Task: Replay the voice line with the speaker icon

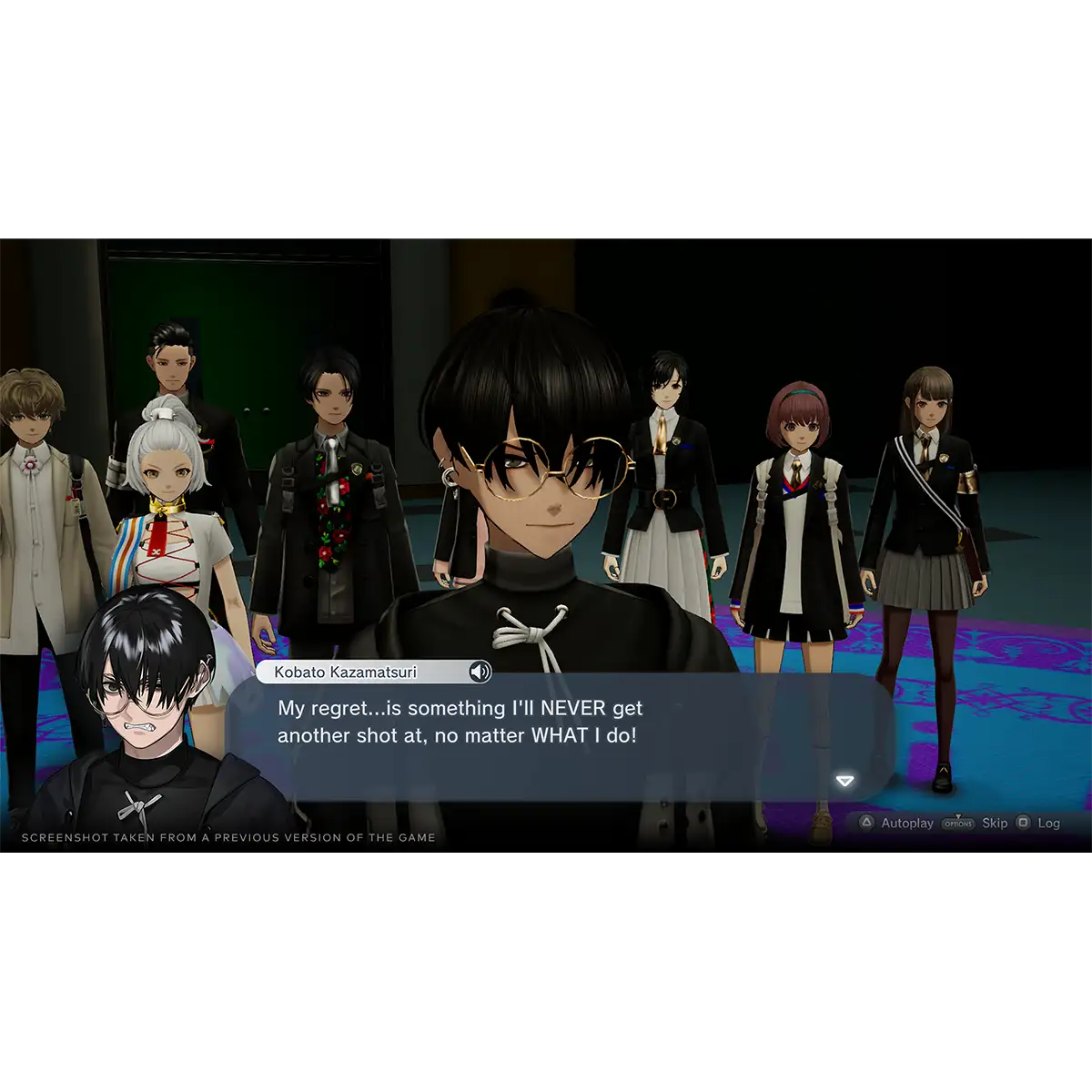Action: point(480,672)
